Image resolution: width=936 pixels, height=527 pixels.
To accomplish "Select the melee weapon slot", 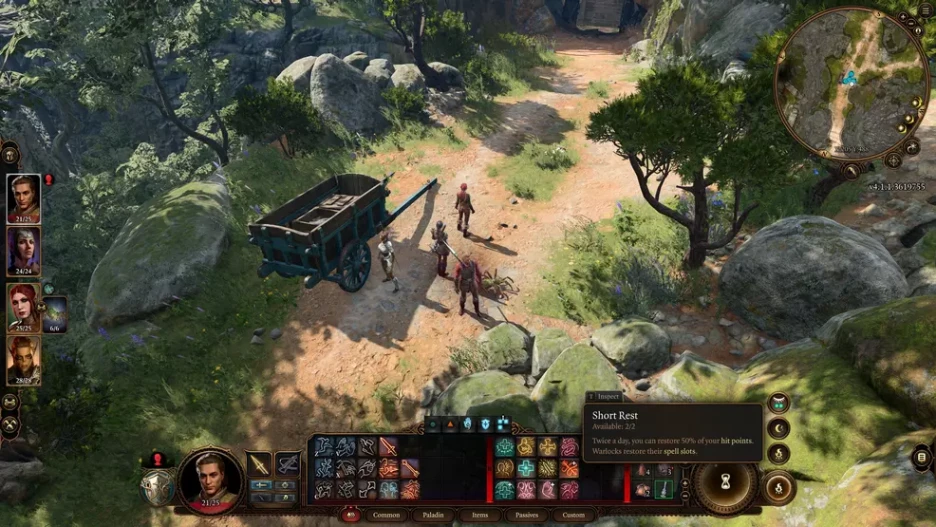I will 259,464.
